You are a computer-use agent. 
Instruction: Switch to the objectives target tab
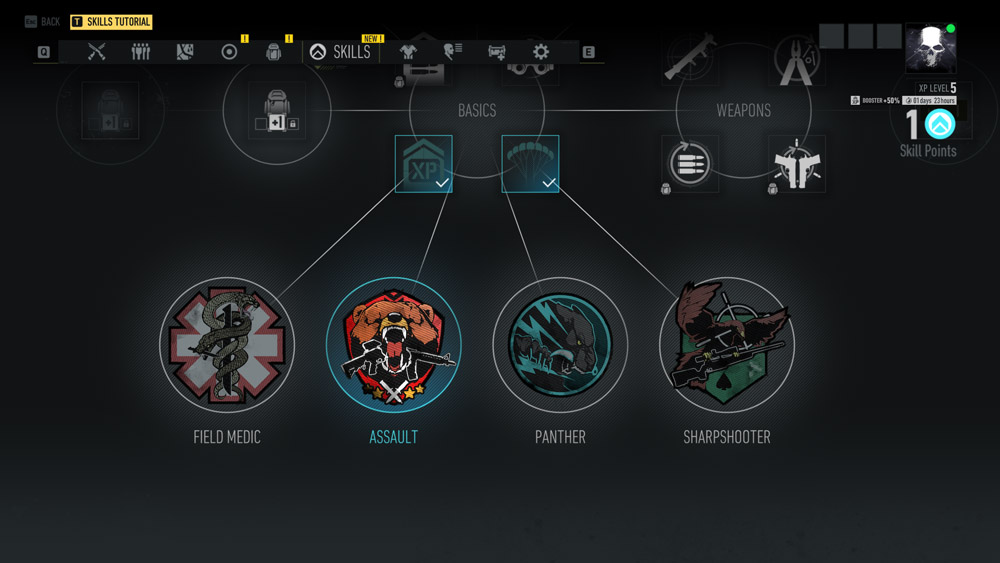(229, 52)
